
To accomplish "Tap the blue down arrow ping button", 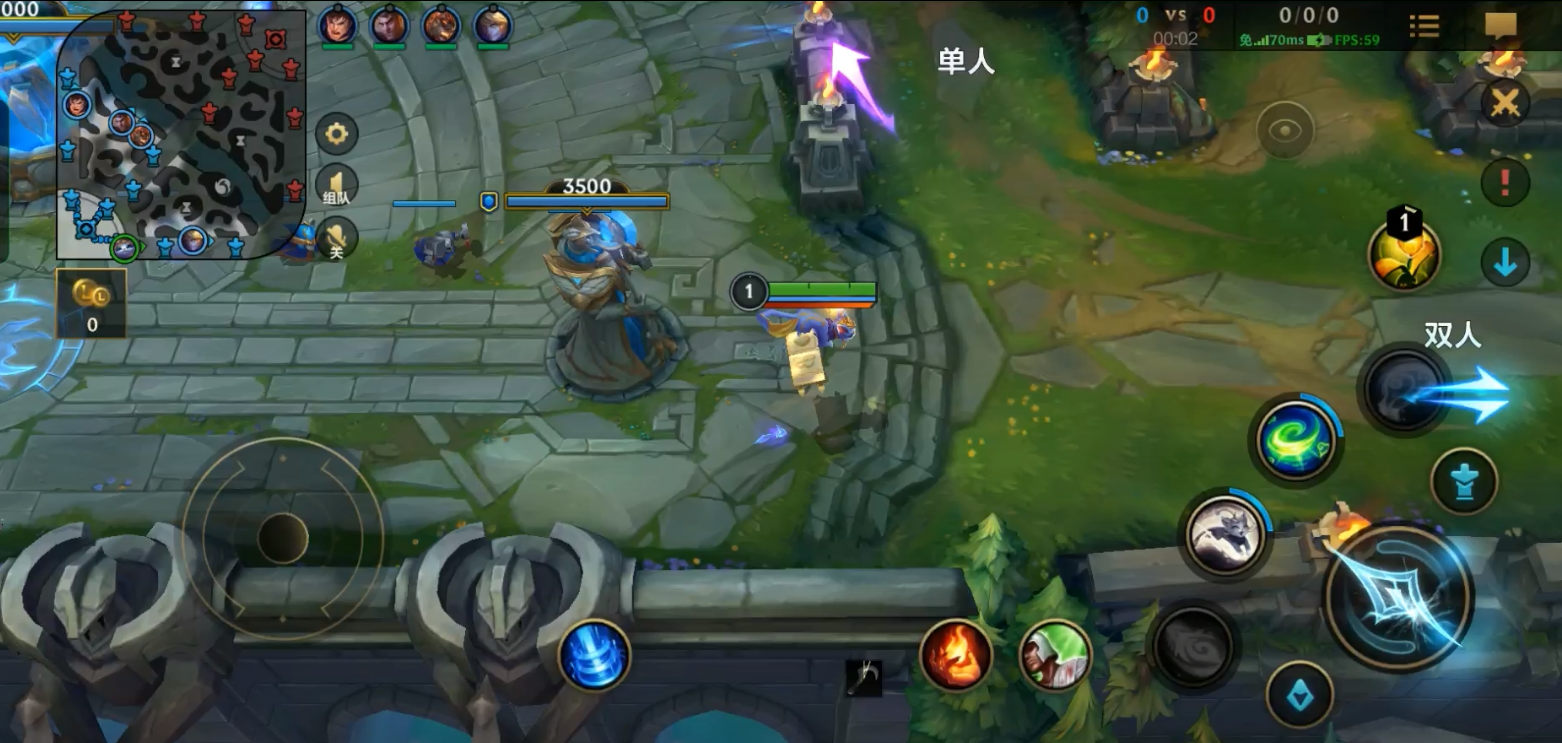I will pyautogui.click(x=1504, y=263).
